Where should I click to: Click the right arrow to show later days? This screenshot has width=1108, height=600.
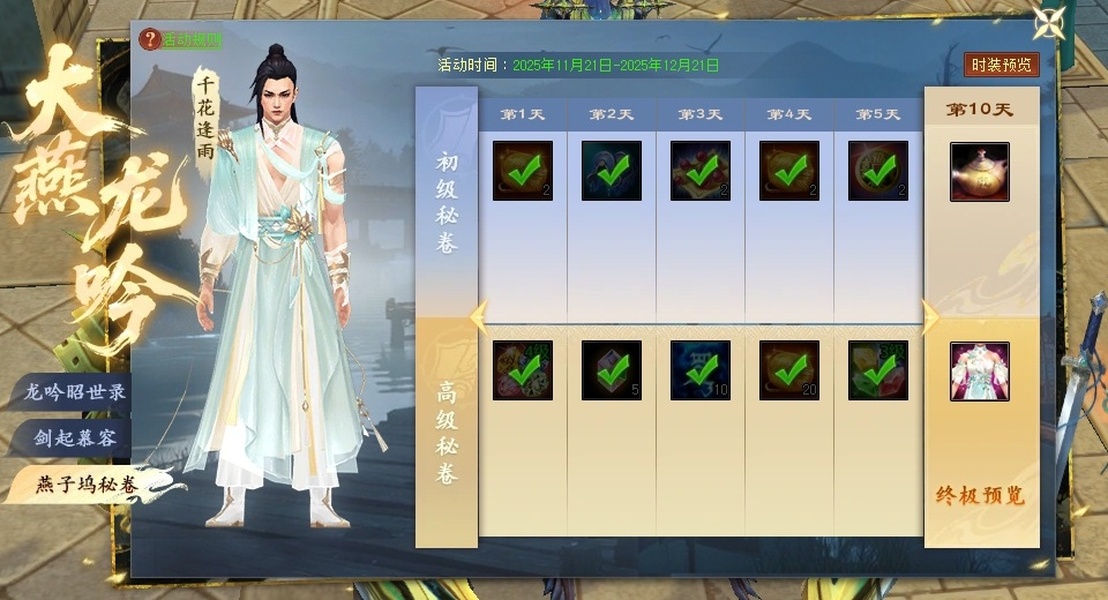930,316
